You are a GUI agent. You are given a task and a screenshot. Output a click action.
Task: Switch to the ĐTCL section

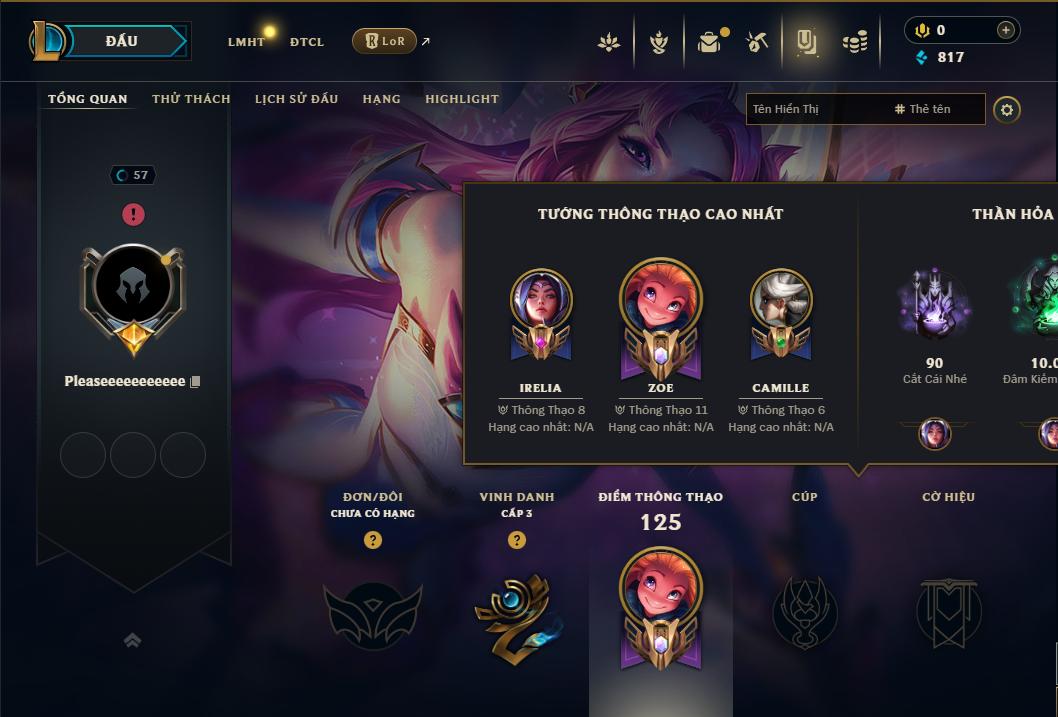tap(307, 42)
